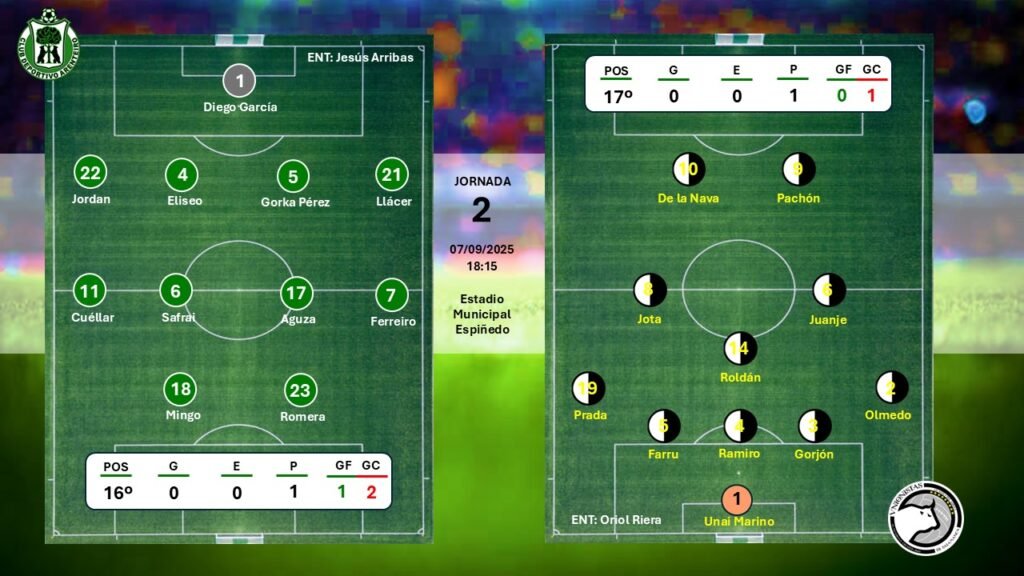Select Pachón's player token
Viewport: 1024px width, 576px height.
pos(798,170)
